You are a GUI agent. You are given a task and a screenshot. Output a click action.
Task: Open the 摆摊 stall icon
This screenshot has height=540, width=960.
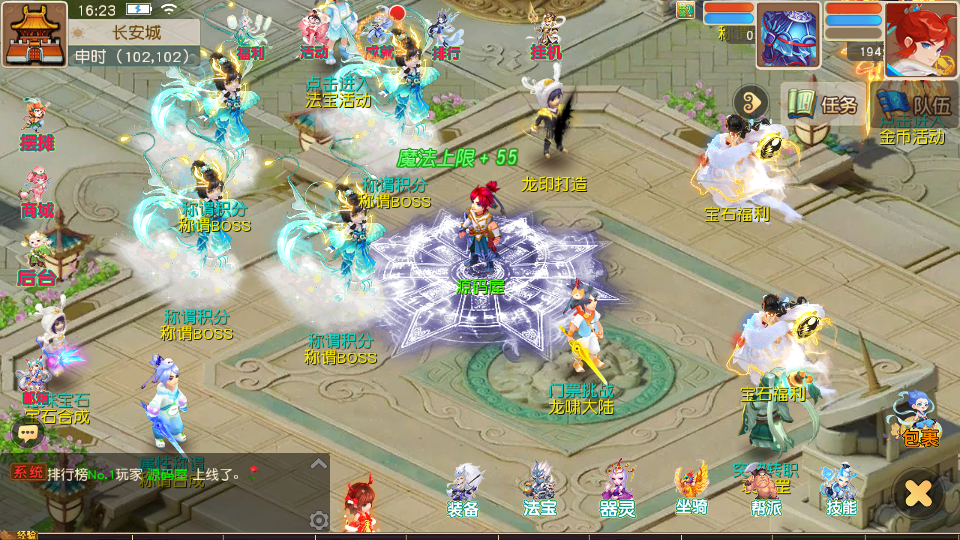tap(36, 125)
